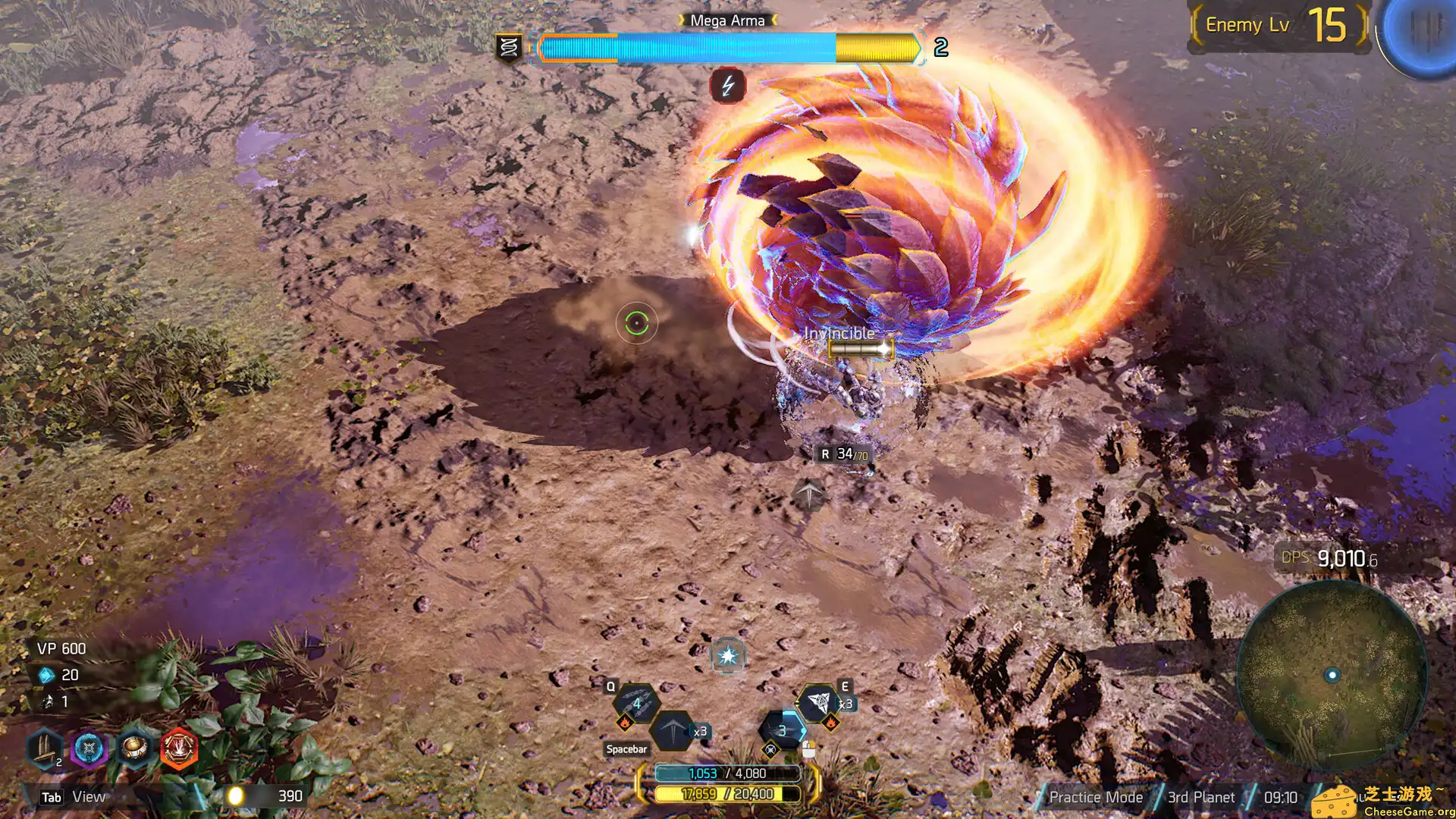Trigger the Spacebar dash ability icon

671,731
